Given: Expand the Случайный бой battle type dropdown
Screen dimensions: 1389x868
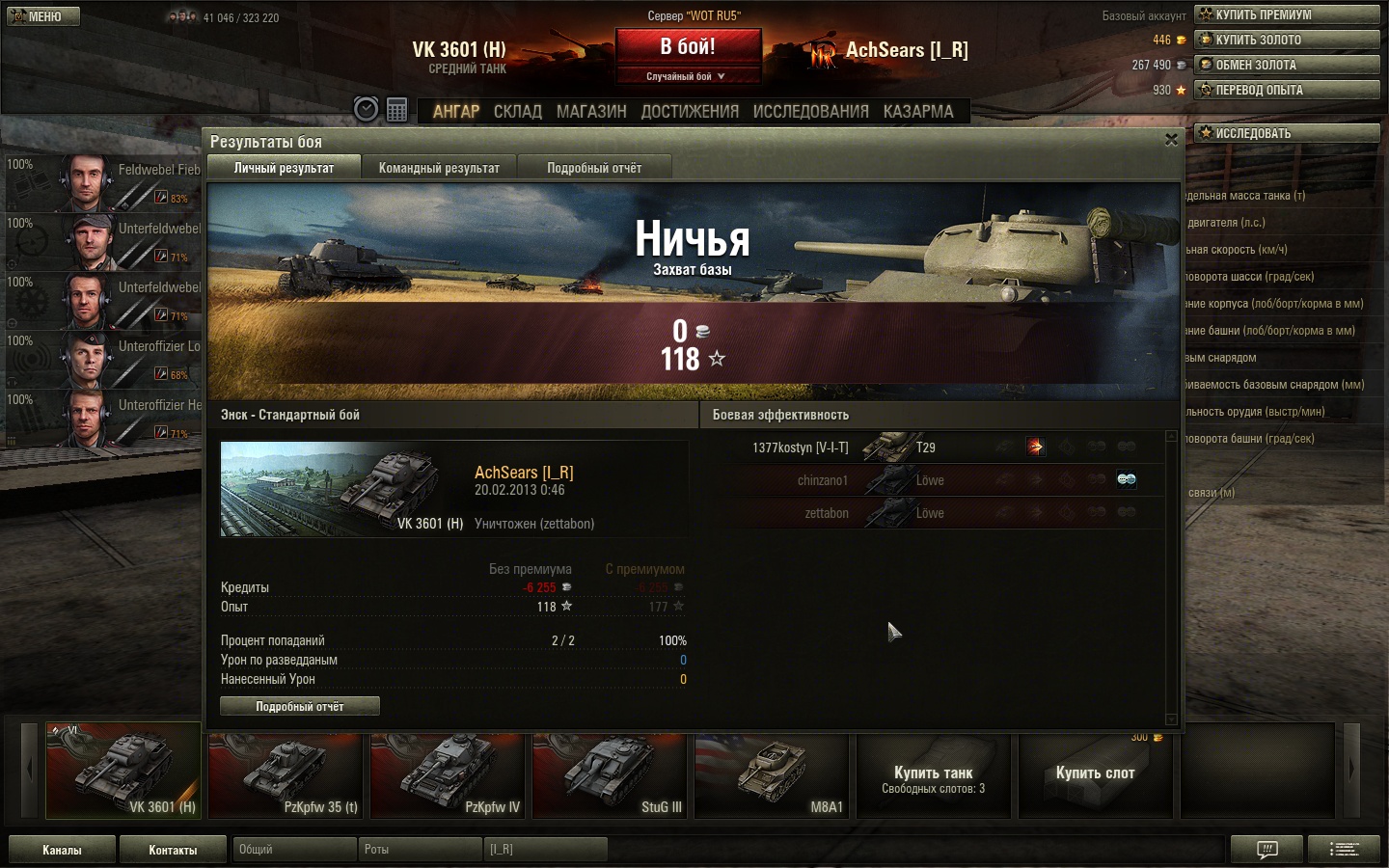Looking at the screenshot, I should pos(686,76).
